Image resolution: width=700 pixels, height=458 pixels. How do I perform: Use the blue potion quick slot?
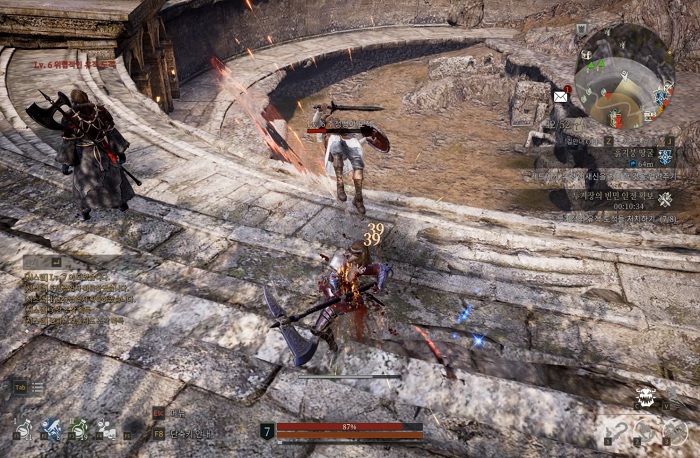click(52, 430)
